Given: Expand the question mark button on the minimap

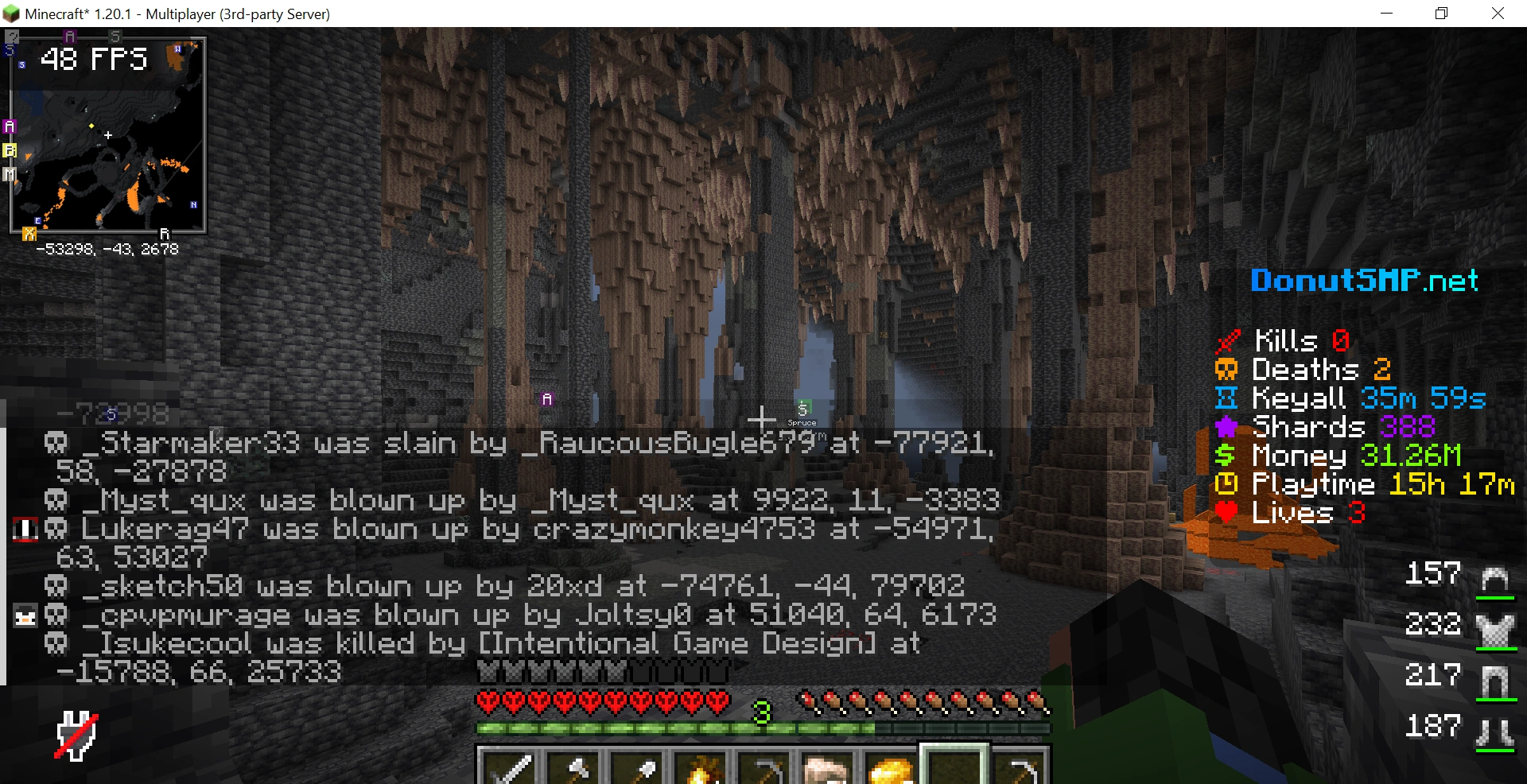Looking at the screenshot, I should pos(12,35).
